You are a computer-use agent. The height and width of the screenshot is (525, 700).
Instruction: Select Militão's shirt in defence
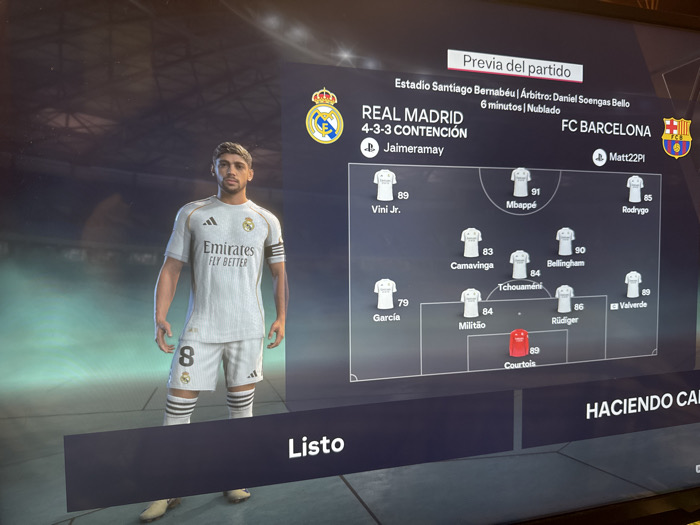471,302
